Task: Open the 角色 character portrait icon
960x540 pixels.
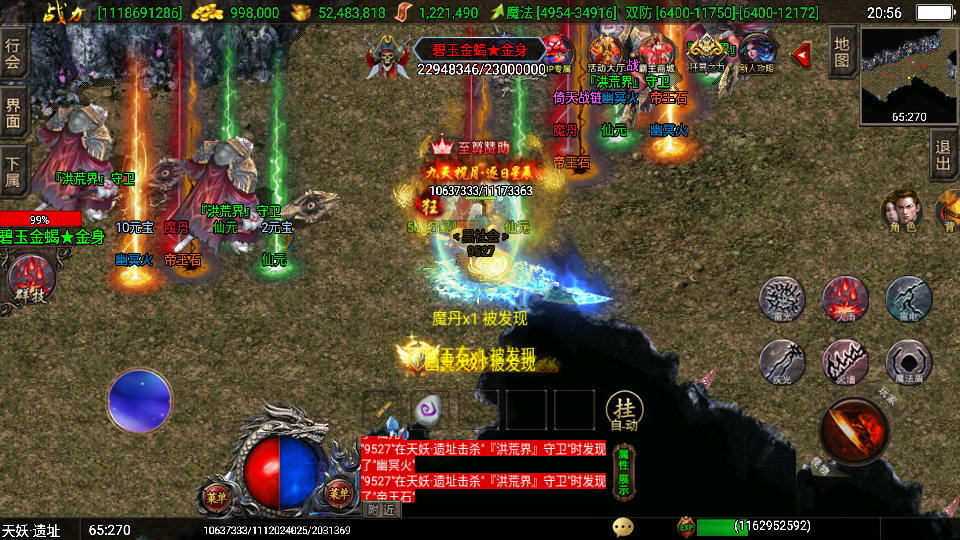Action: coord(901,211)
